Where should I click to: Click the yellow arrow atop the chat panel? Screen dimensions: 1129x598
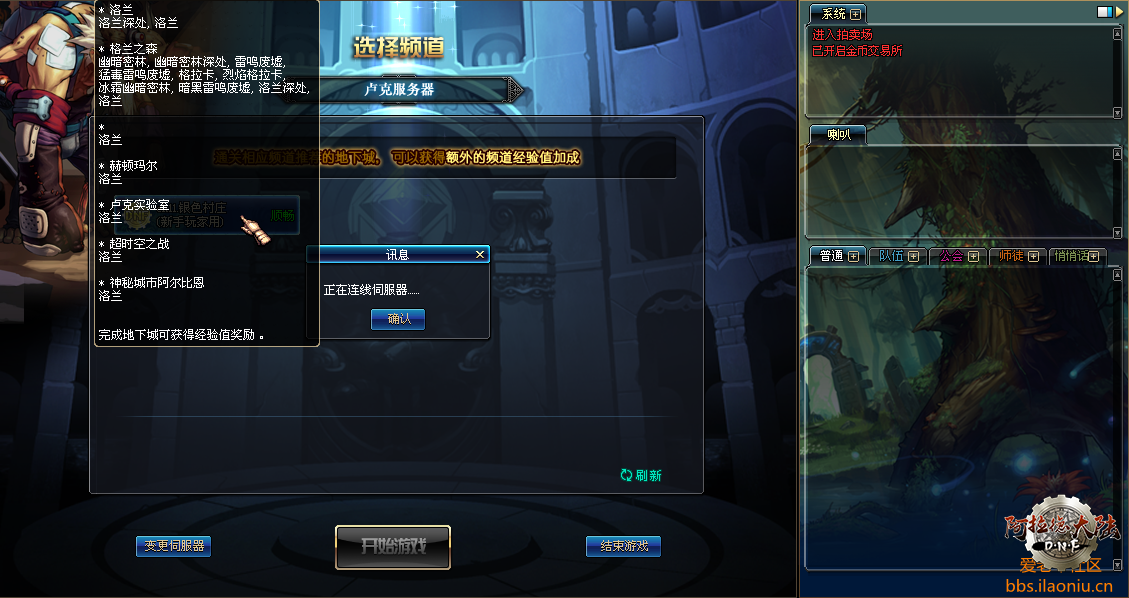[x=1119, y=11]
